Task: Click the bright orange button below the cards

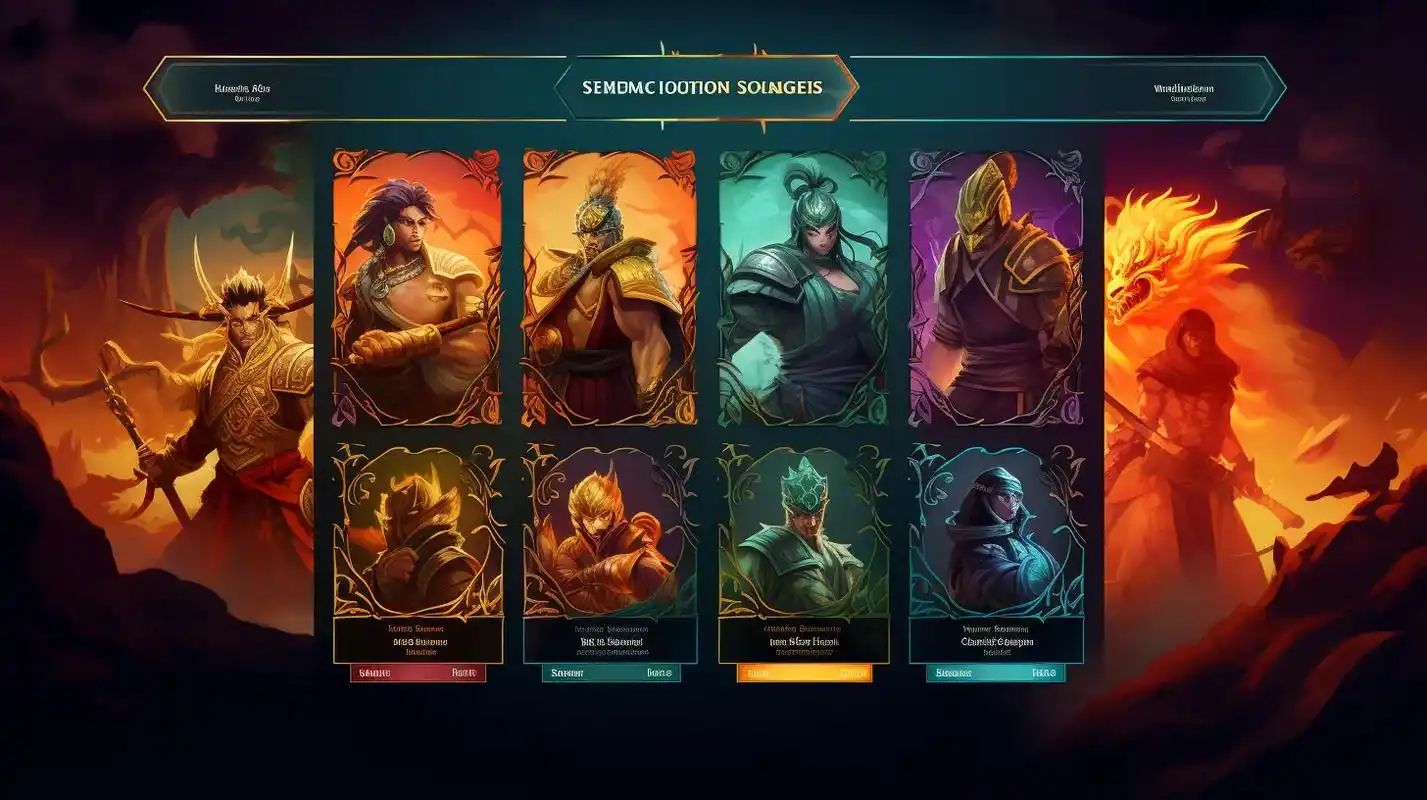Action: coord(804,674)
